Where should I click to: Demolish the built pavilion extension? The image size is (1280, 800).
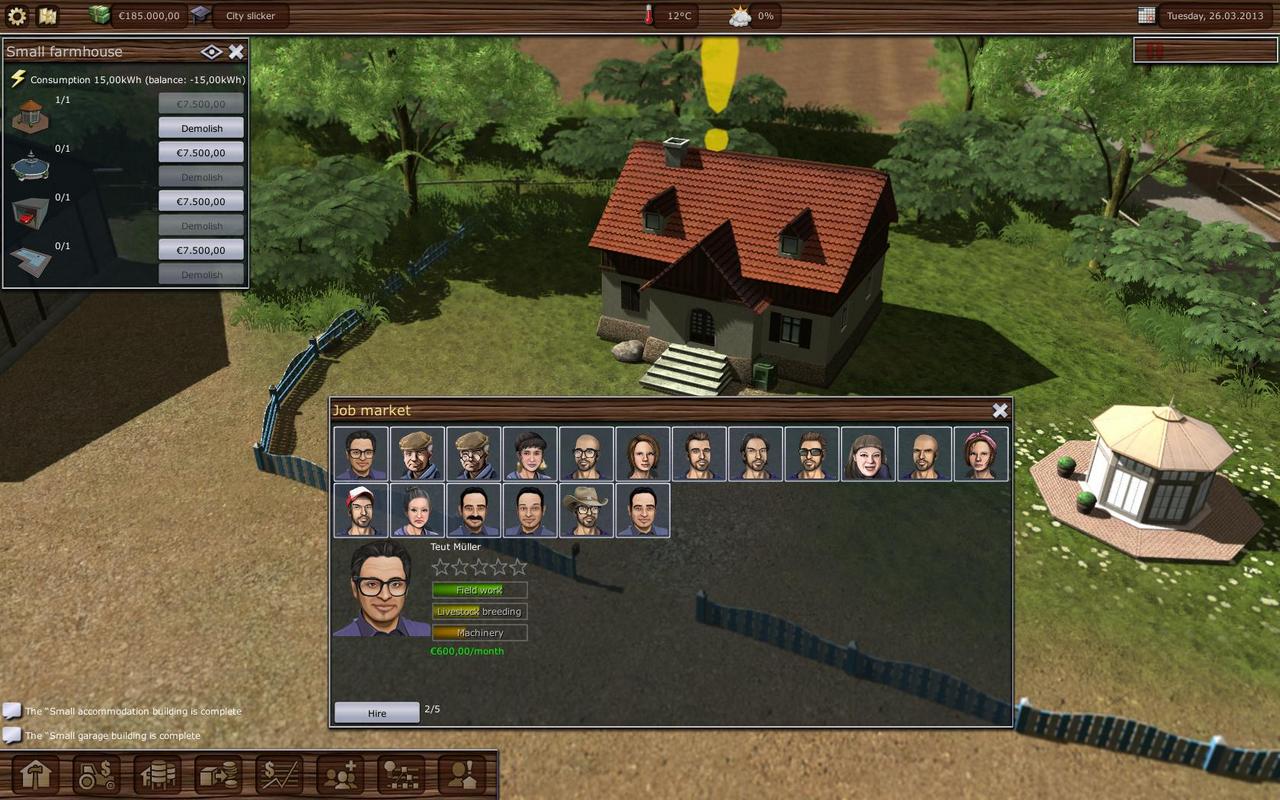[201, 128]
